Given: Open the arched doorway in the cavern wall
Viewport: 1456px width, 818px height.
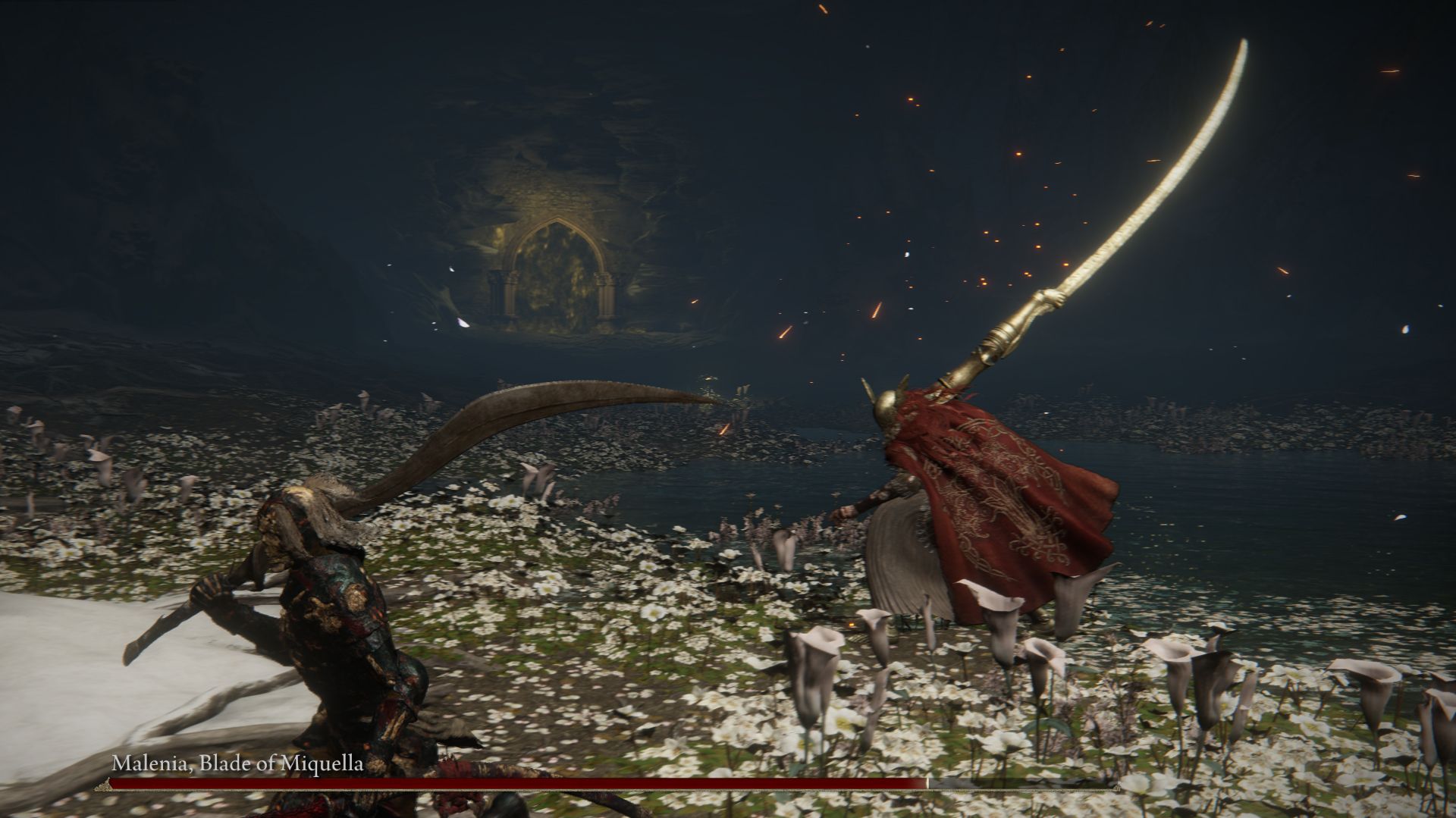Looking at the screenshot, I should tap(557, 265).
